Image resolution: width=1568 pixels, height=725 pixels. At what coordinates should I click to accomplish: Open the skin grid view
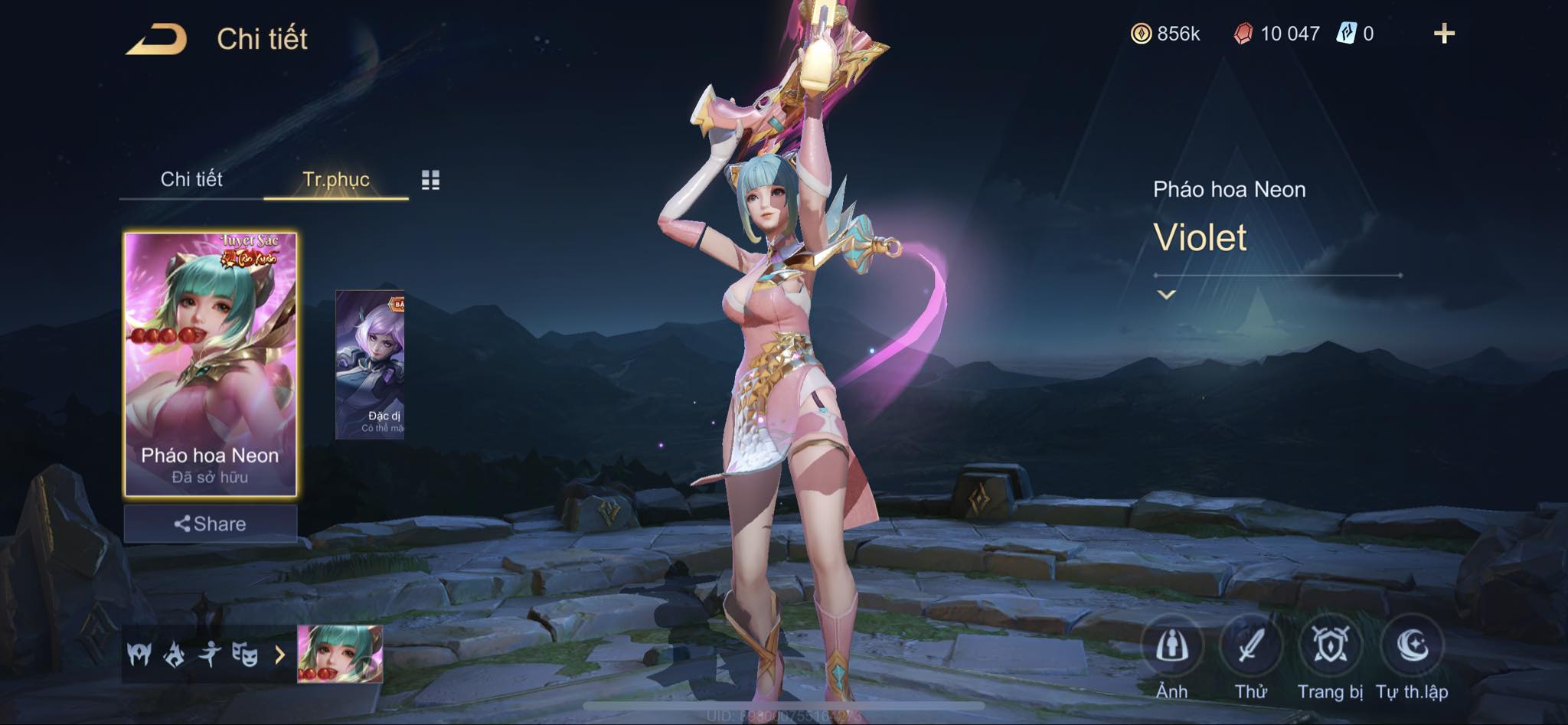pyautogui.click(x=430, y=180)
